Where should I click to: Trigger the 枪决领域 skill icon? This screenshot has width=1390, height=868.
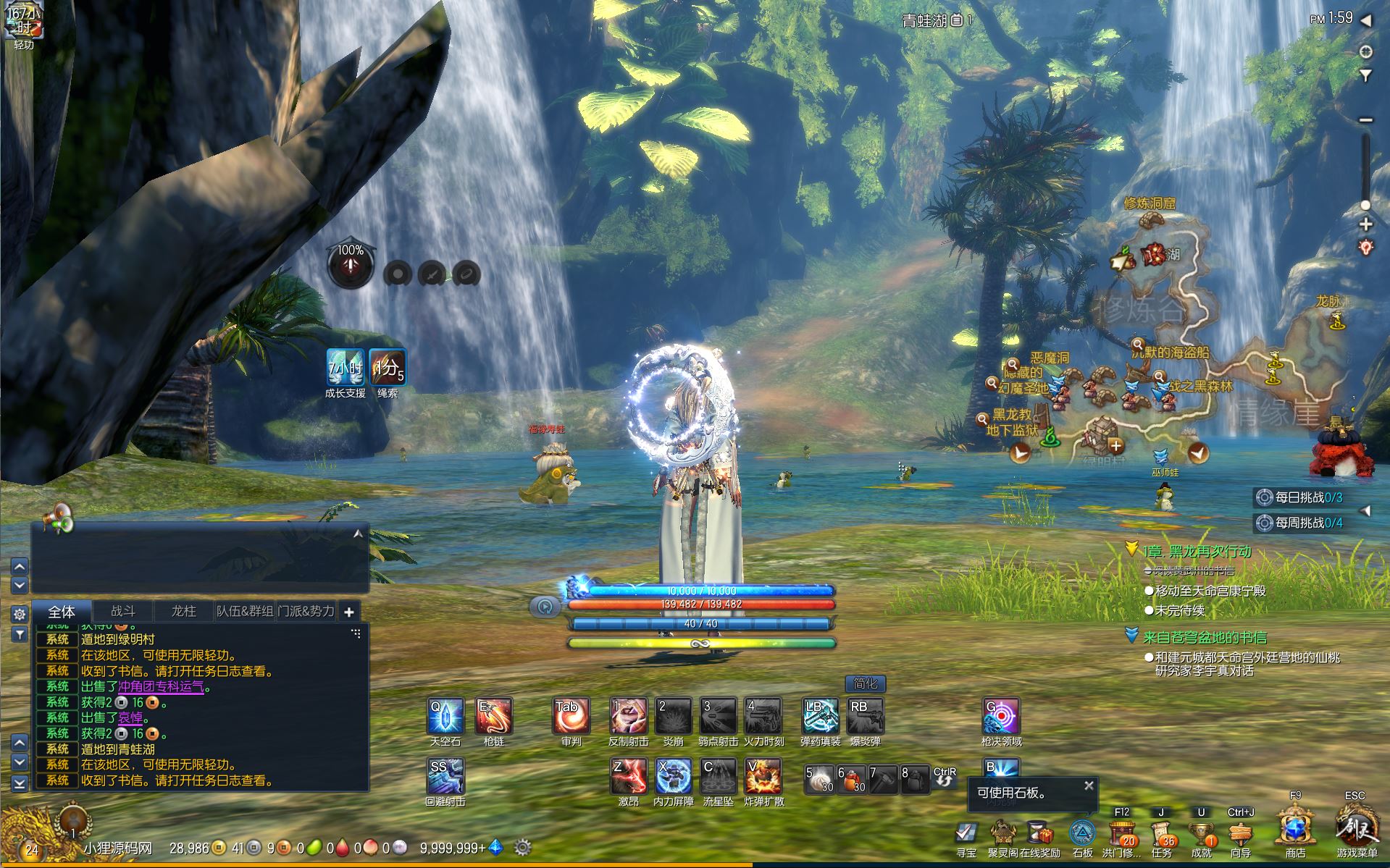(1001, 716)
